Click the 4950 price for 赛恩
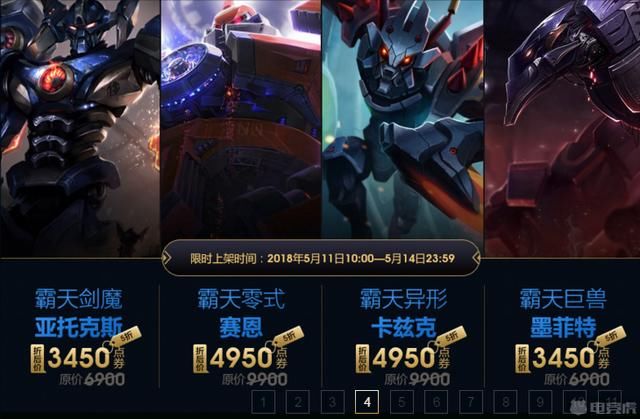Viewport: 640px width, 419px height. [240, 357]
